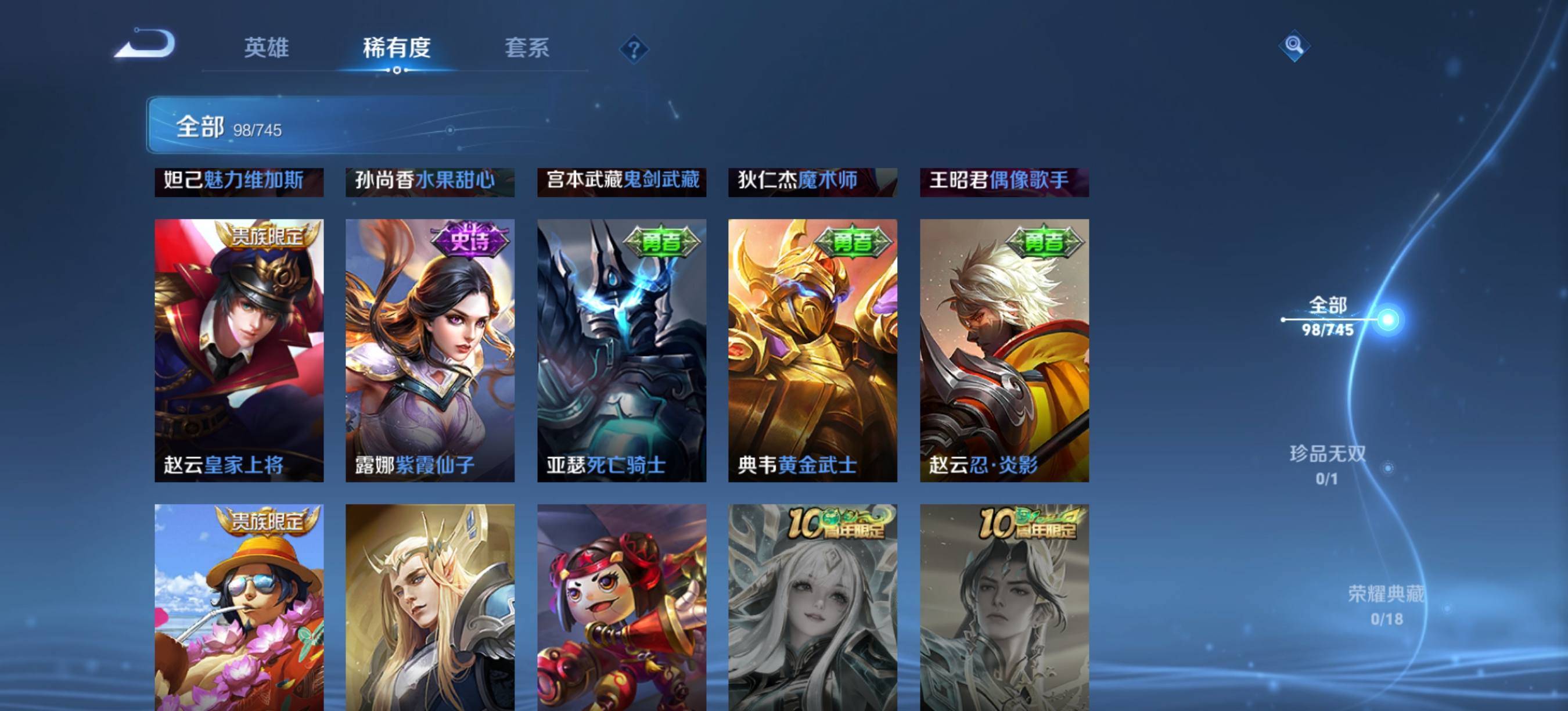This screenshot has height=711, width=1568.
Task: Pick the 典韦黄金武士 skin card
Action: click(812, 350)
